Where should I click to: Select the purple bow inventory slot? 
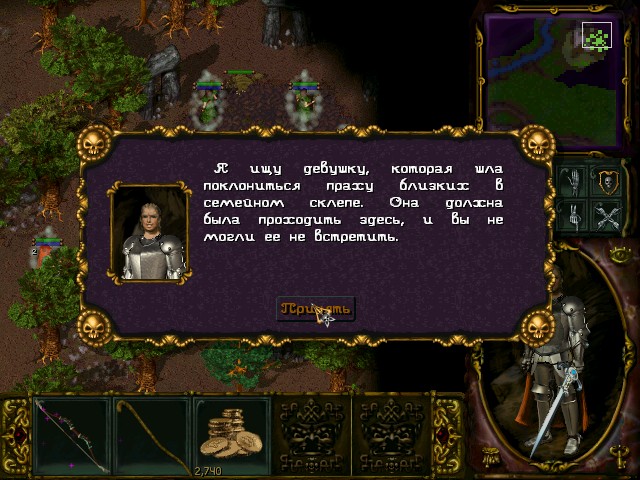[71, 435]
